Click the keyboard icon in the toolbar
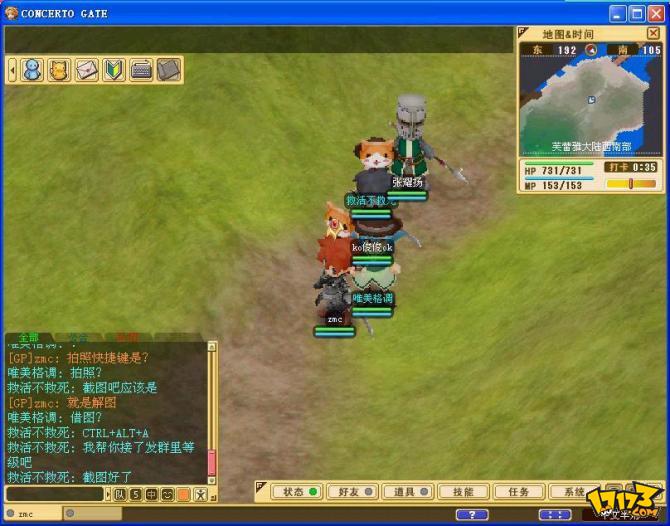This screenshot has width=670, height=526. click(x=141, y=70)
